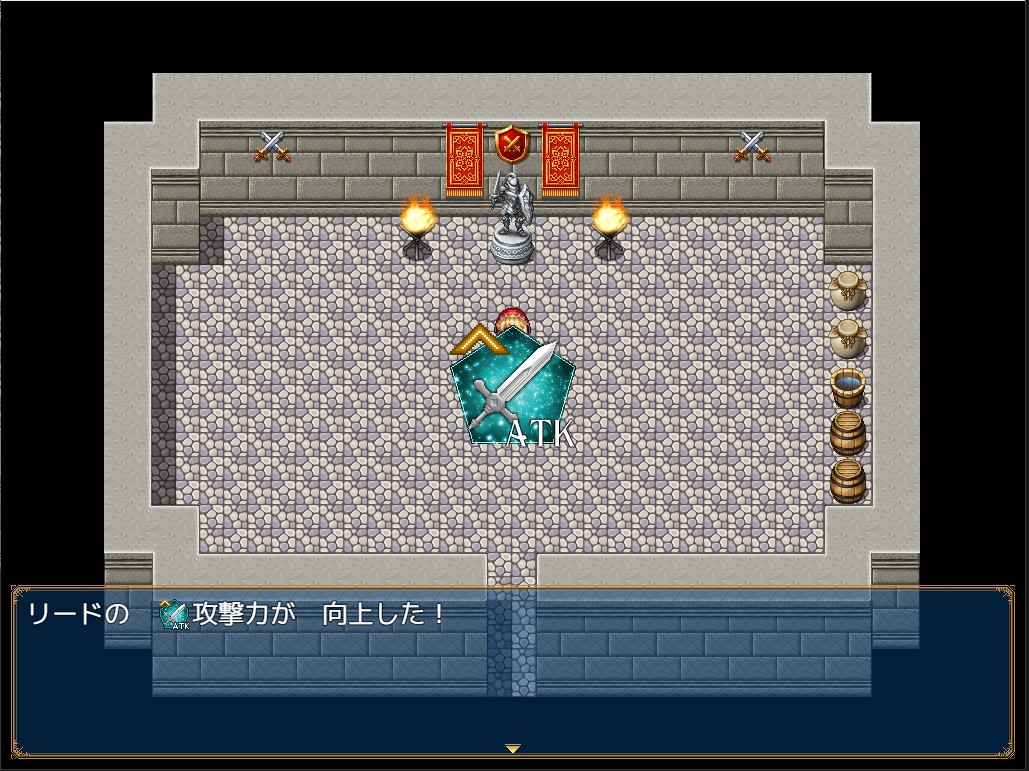Advance dialogue with the yellow arrow indicator
The image size is (1029, 771).
point(513,748)
